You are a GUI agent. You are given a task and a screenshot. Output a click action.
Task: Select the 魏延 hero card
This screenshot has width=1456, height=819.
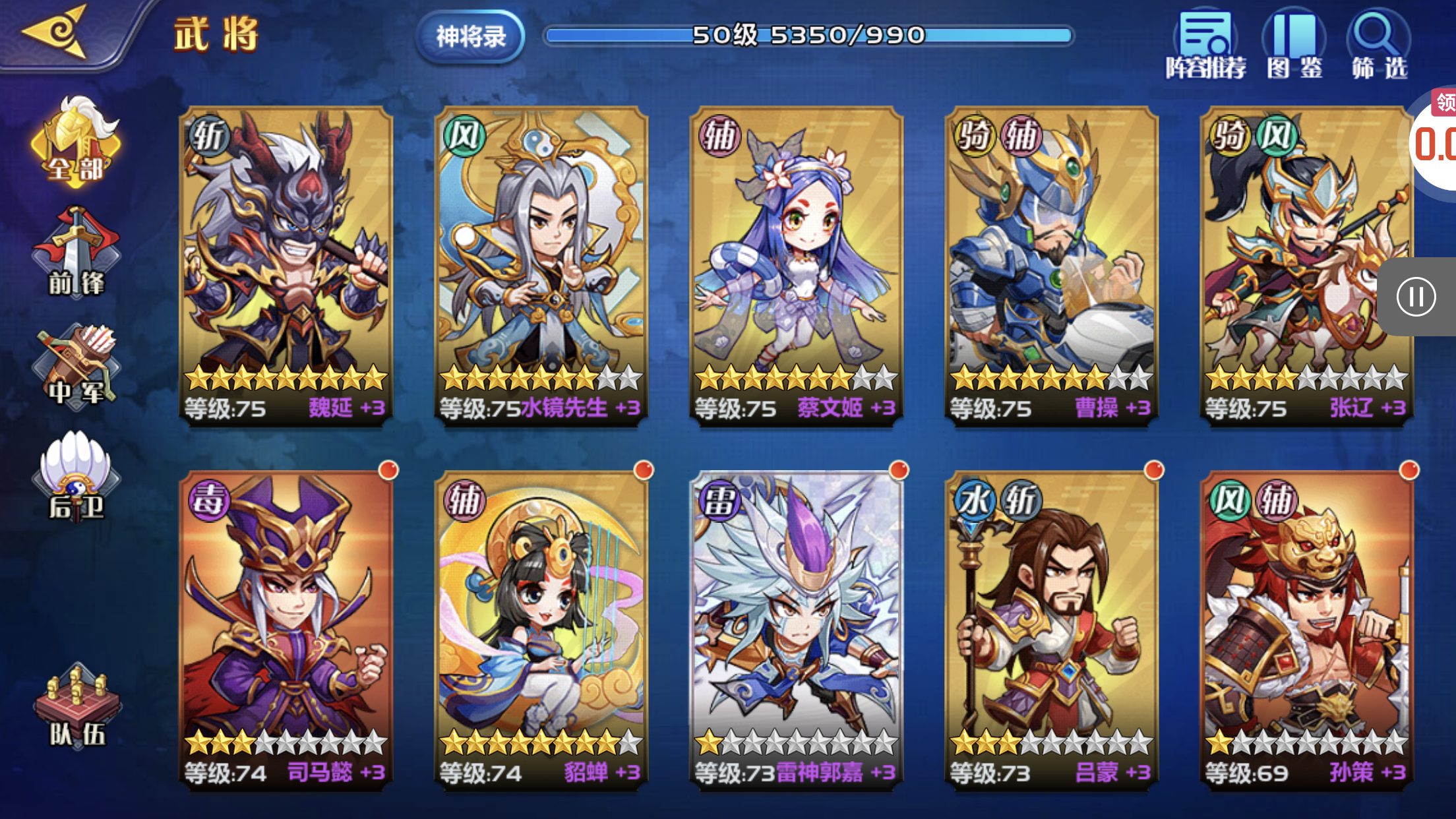tap(286, 265)
